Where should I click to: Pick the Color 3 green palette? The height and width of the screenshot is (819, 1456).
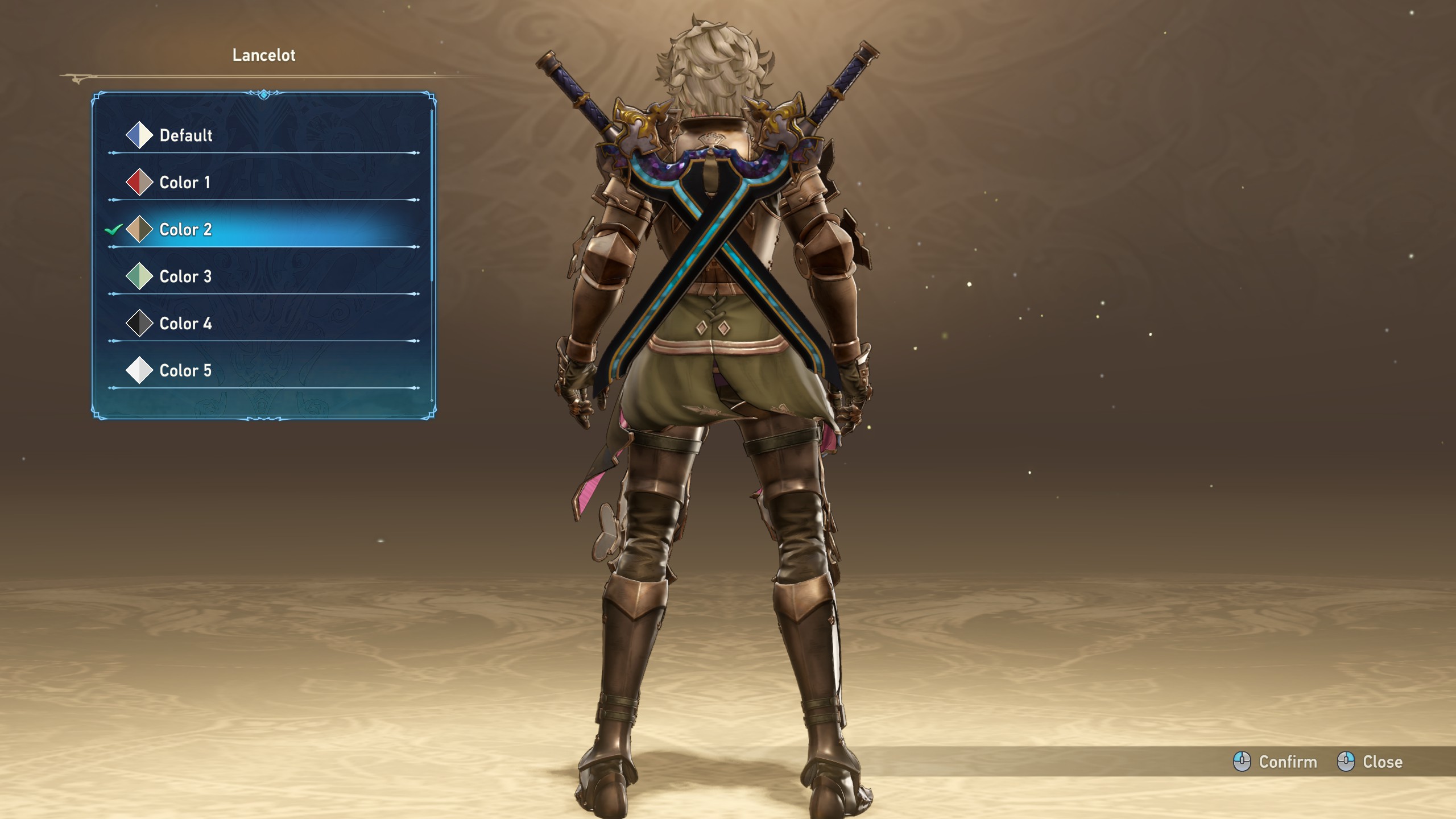(185, 277)
